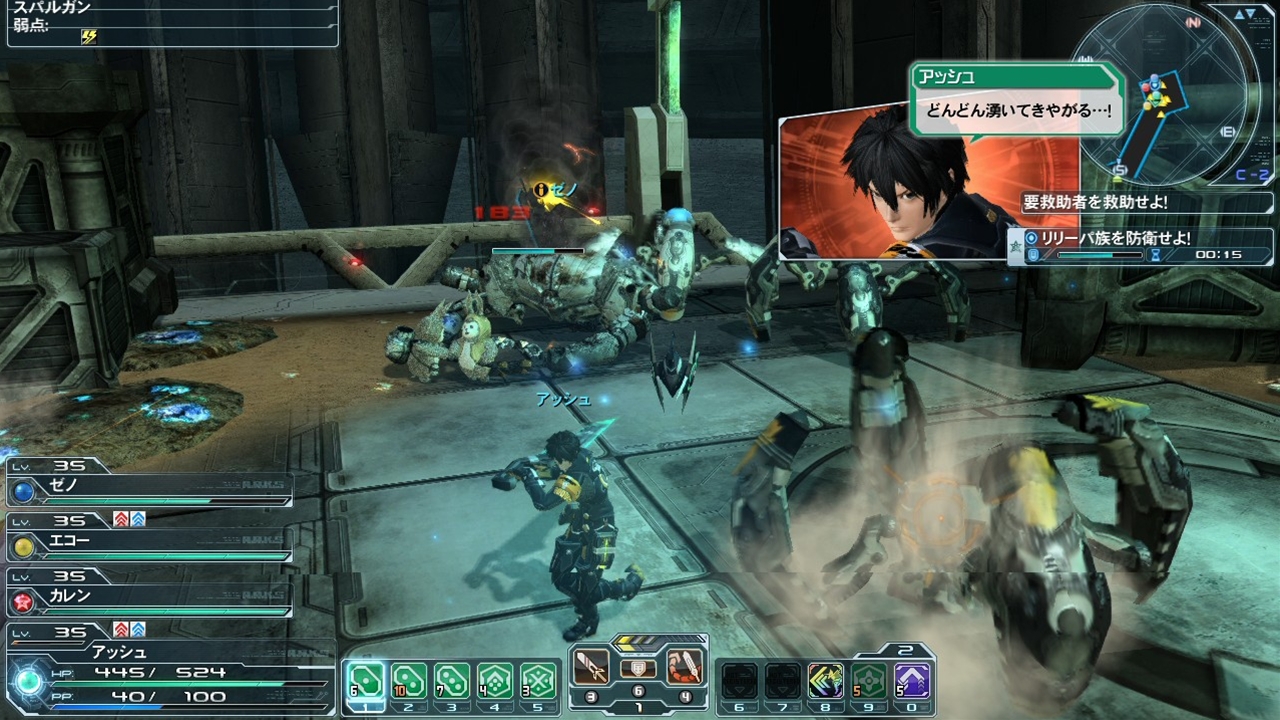
Task: Click the スバルガン enemy target info panel
Action: pyautogui.click(x=170, y=22)
